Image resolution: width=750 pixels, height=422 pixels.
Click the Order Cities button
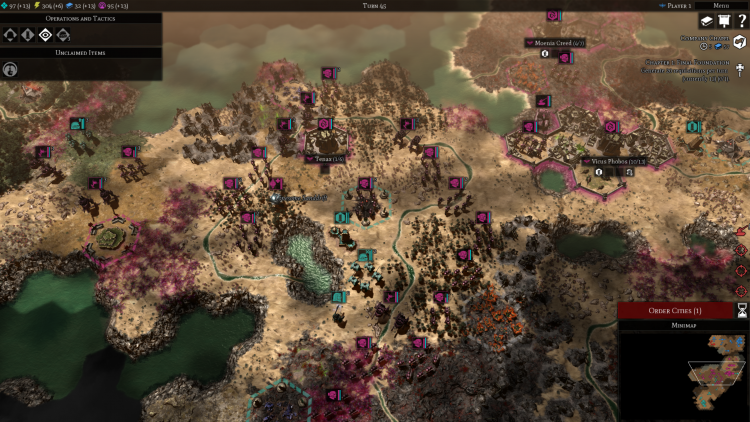coord(675,311)
